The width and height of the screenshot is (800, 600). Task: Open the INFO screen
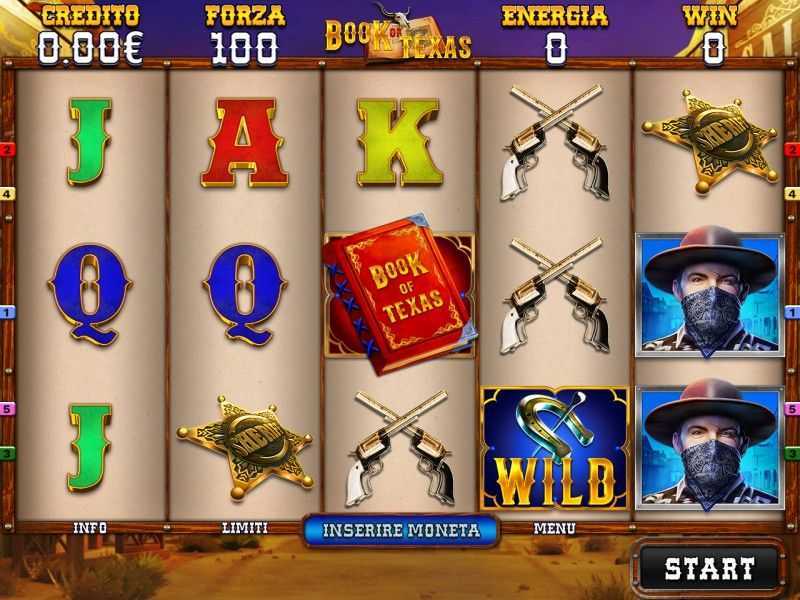pyautogui.click(x=90, y=528)
